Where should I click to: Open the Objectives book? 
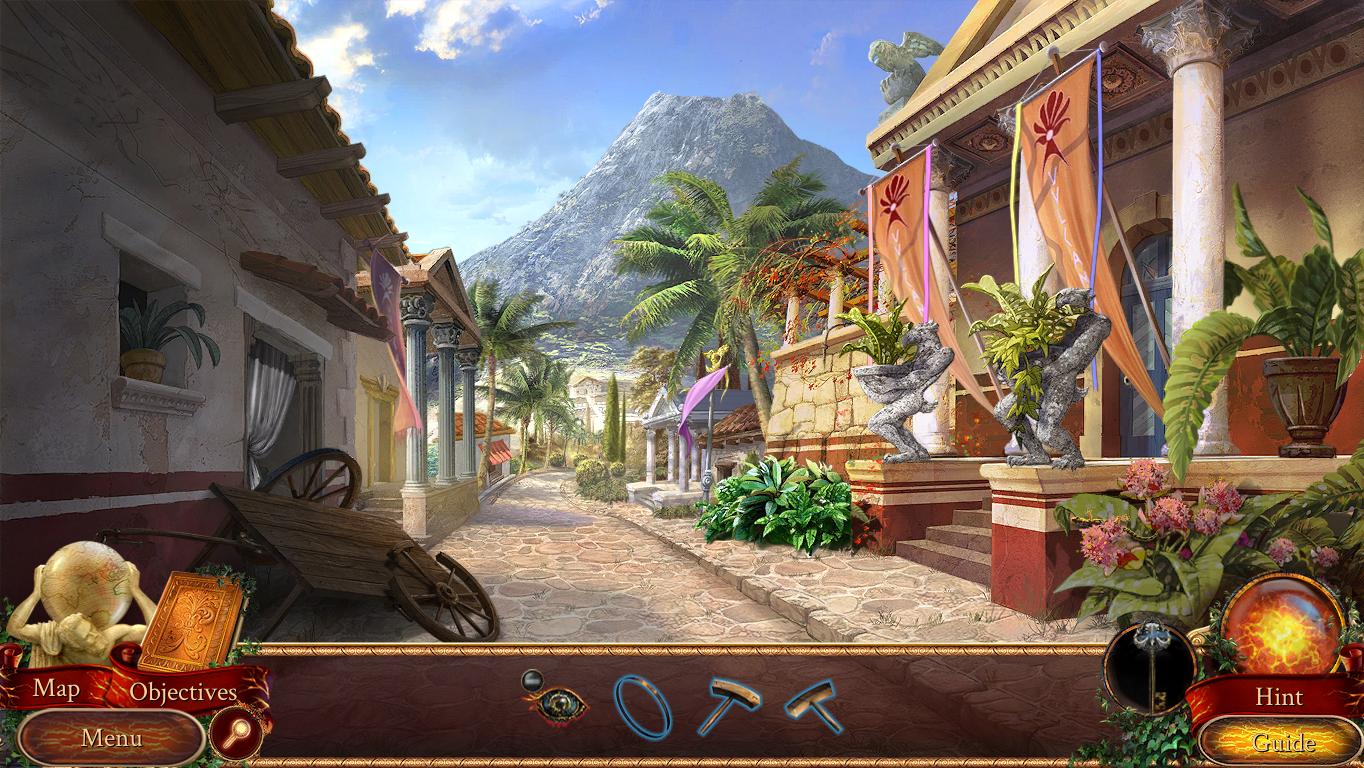click(x=183, y=691)
